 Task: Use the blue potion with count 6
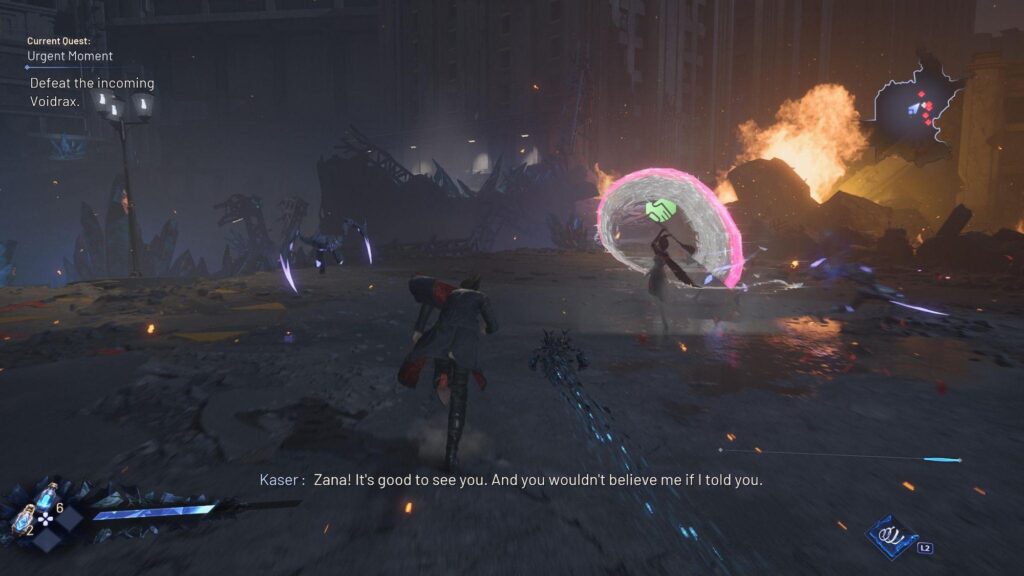(47, 498)
